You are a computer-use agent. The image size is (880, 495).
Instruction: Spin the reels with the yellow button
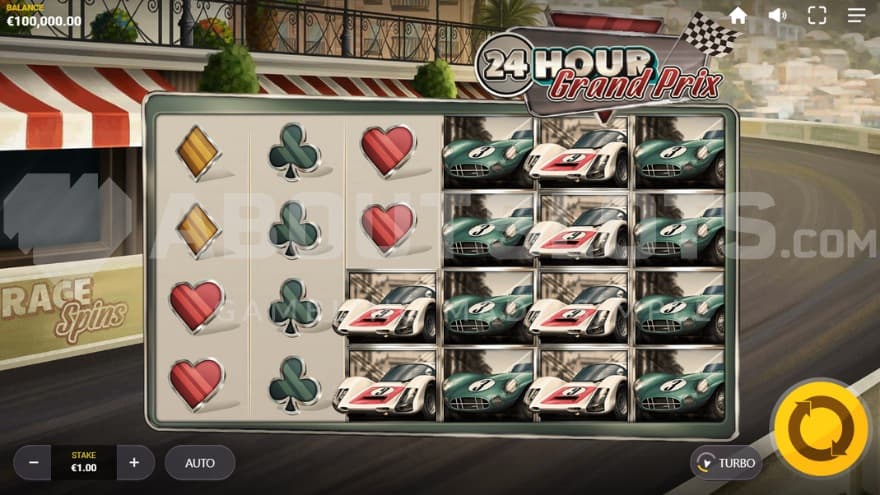821,429
